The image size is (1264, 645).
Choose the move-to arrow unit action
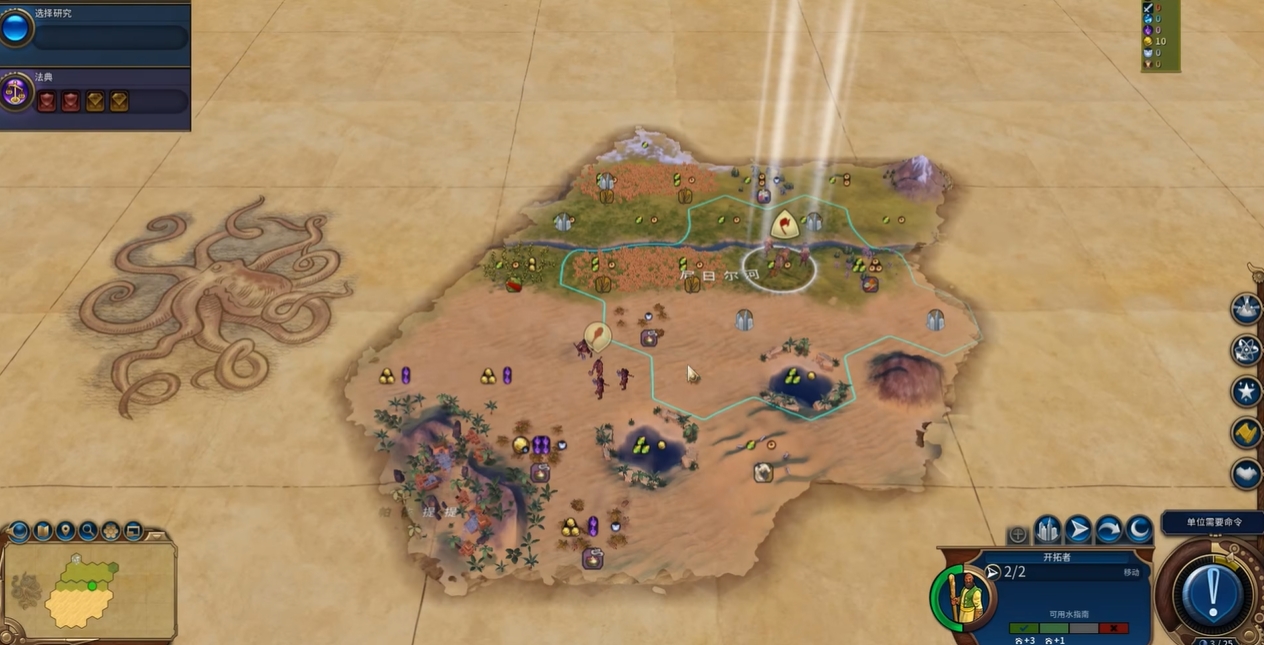click(1078, 529)
